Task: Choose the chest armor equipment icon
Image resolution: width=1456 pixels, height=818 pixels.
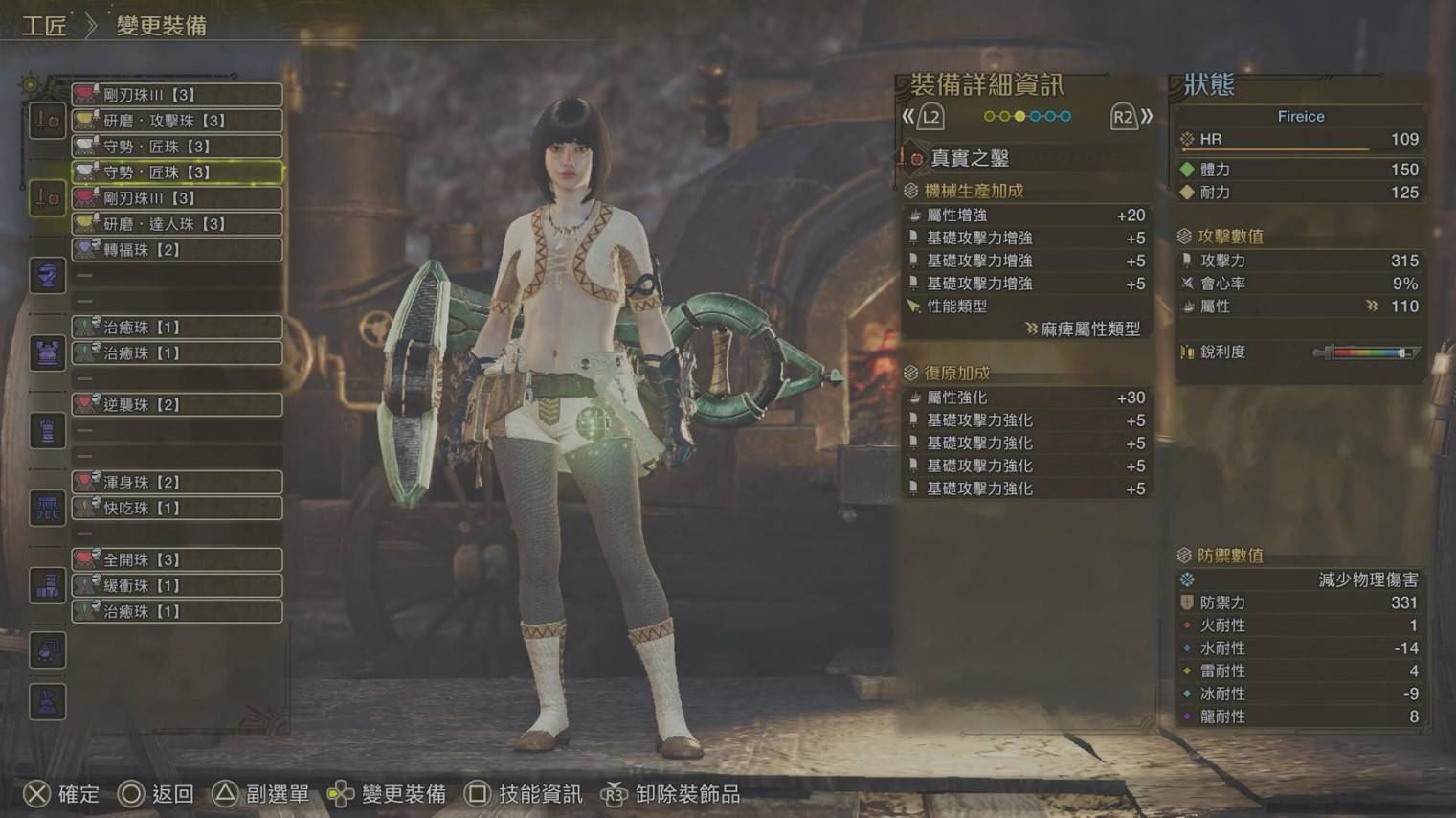Action: (x=47, y=353)
